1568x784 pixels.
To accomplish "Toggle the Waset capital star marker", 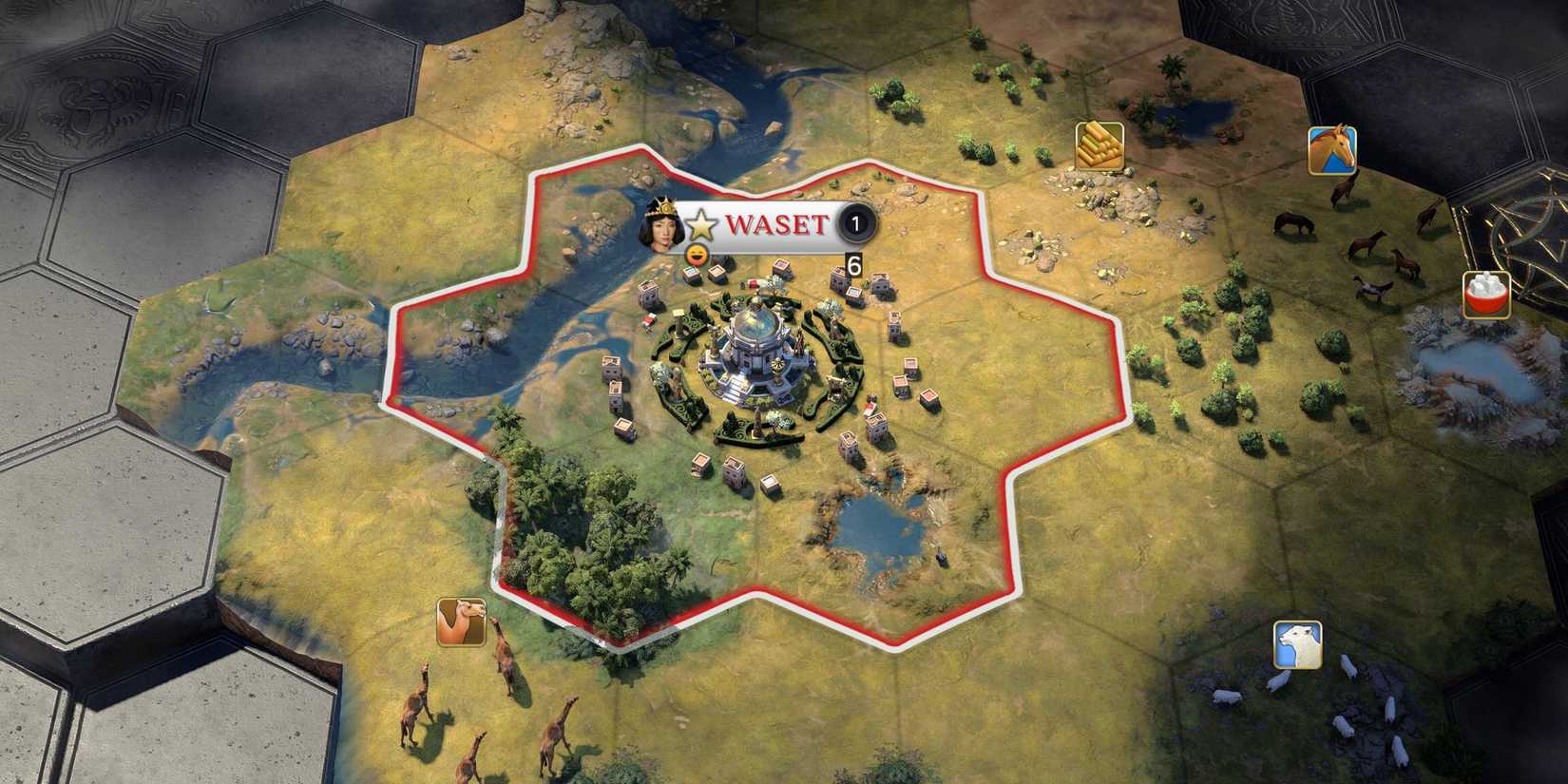I will click(x=701, y=227).
